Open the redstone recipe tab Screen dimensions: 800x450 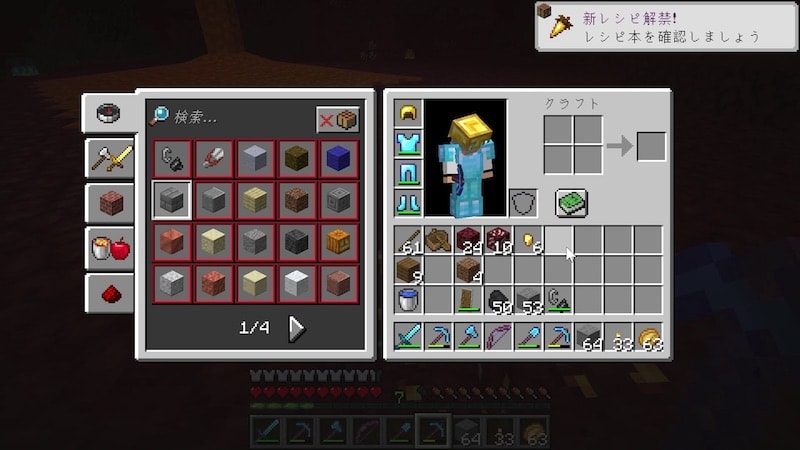tap(108, 293)
